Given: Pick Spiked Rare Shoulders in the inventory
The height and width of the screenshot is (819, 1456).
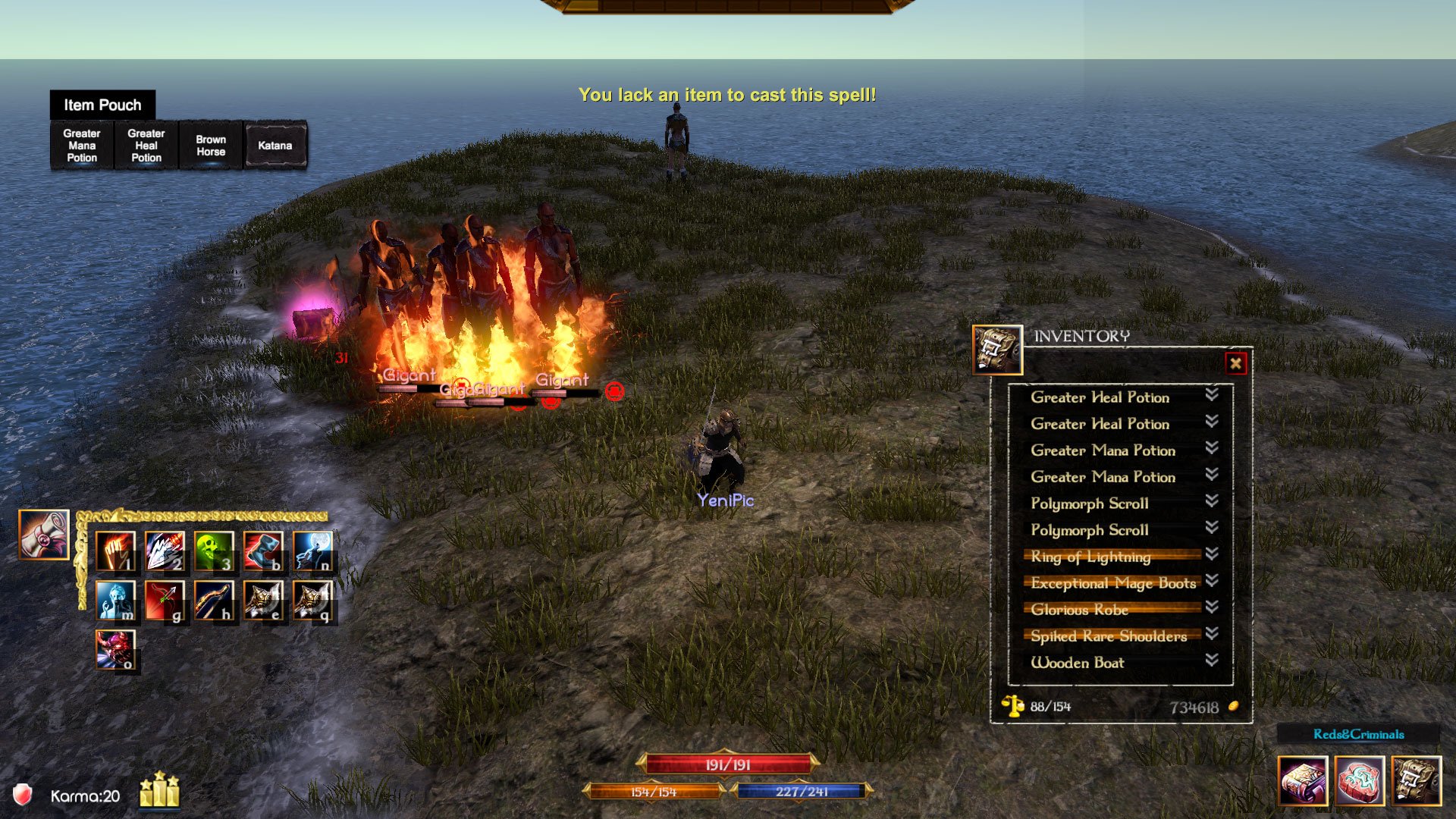Looking at the screenshot, I should pos(1108,636).
